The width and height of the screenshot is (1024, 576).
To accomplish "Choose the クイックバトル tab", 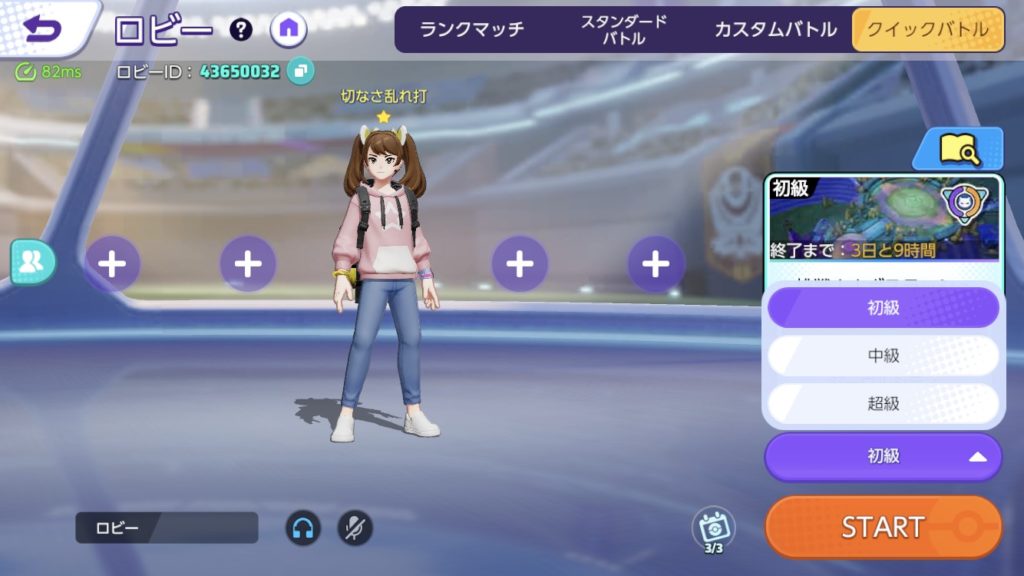I will tap(927, 29).
